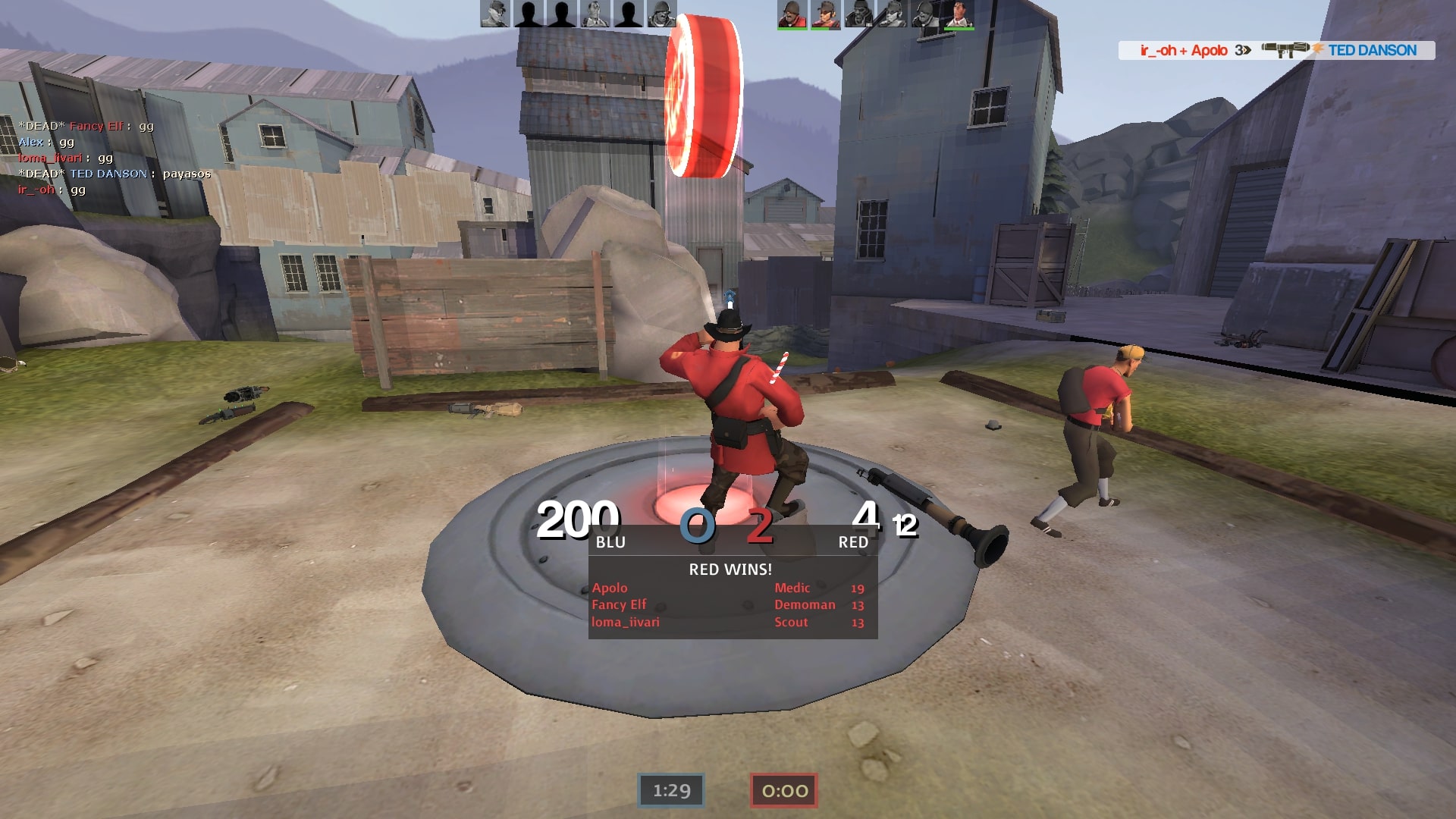Choose the RED Medic player portrait

pos(959,14)
